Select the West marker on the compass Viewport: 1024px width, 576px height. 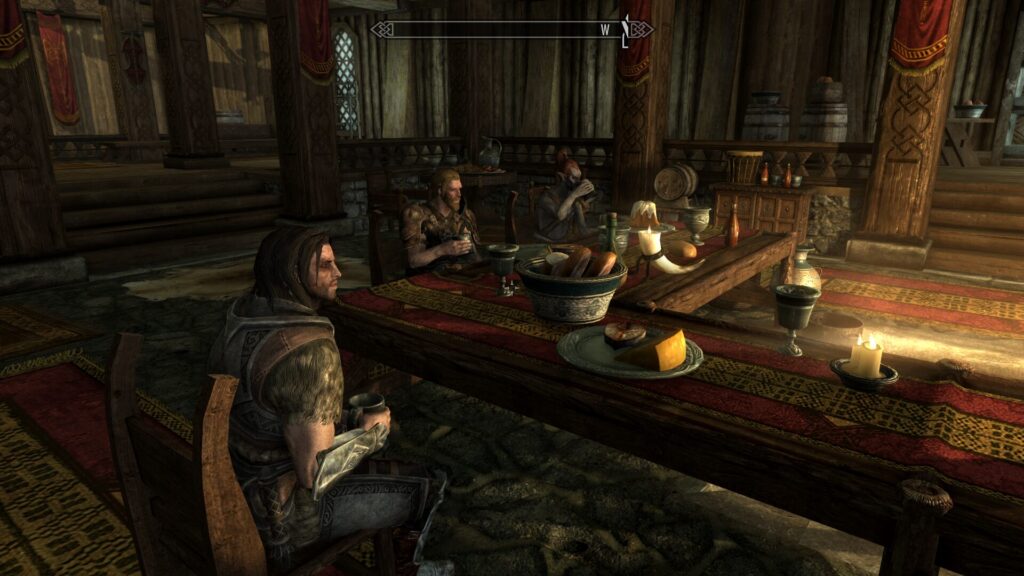coord(605,29)
